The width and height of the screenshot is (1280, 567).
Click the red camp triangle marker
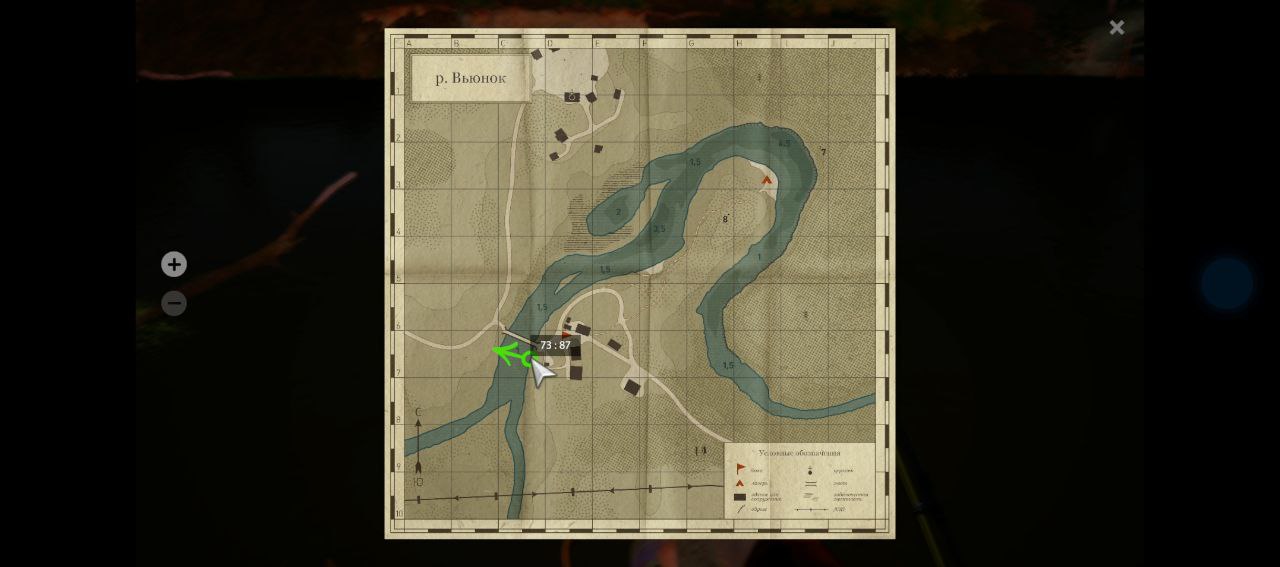point(767,180)
